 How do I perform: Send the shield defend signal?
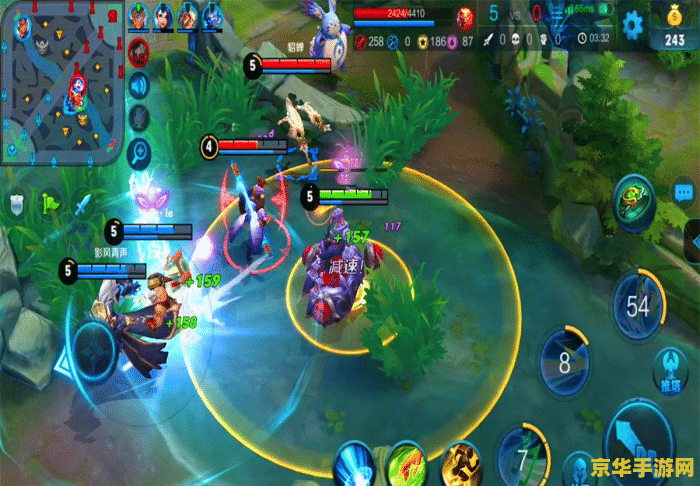coord(16,203)
